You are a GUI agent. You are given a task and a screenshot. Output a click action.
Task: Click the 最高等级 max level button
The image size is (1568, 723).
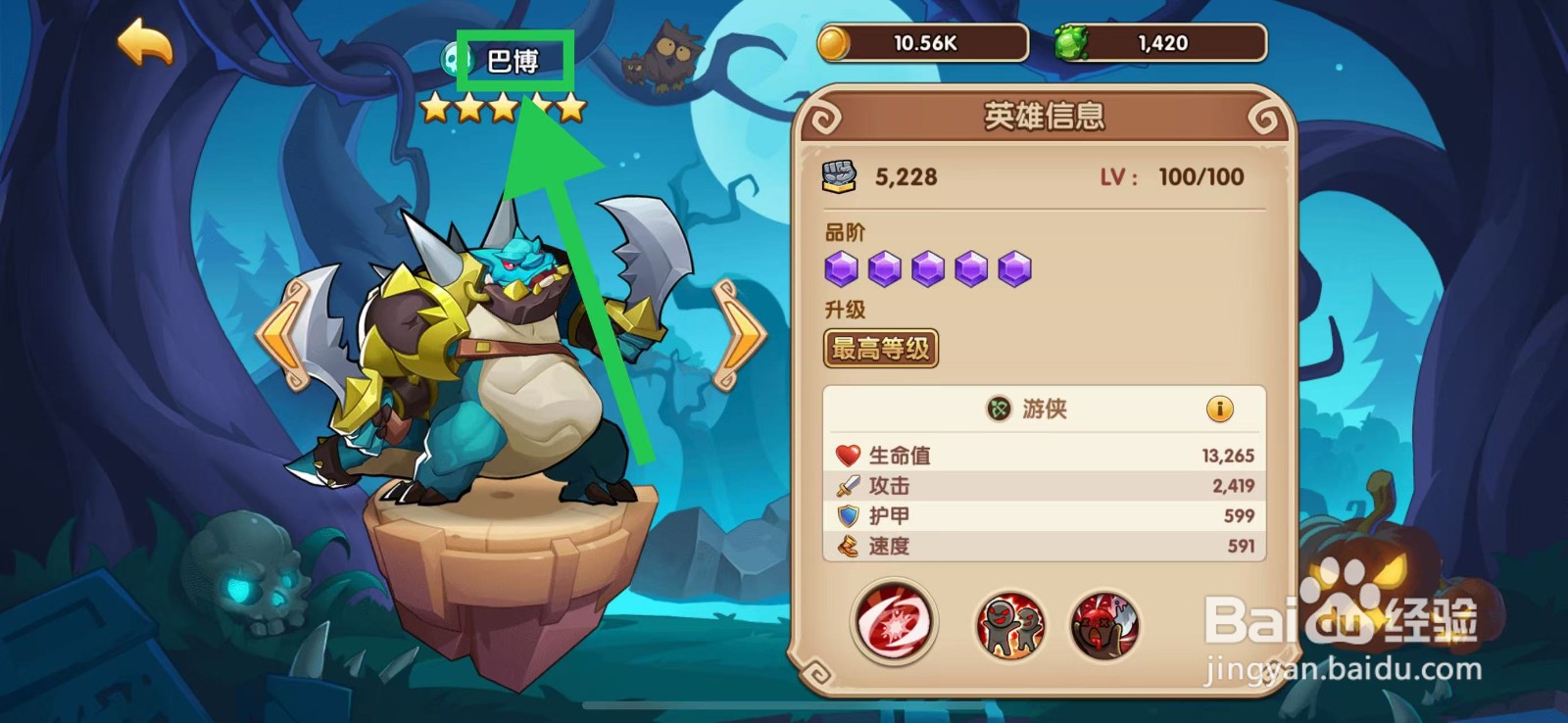(x=880, y=348)
